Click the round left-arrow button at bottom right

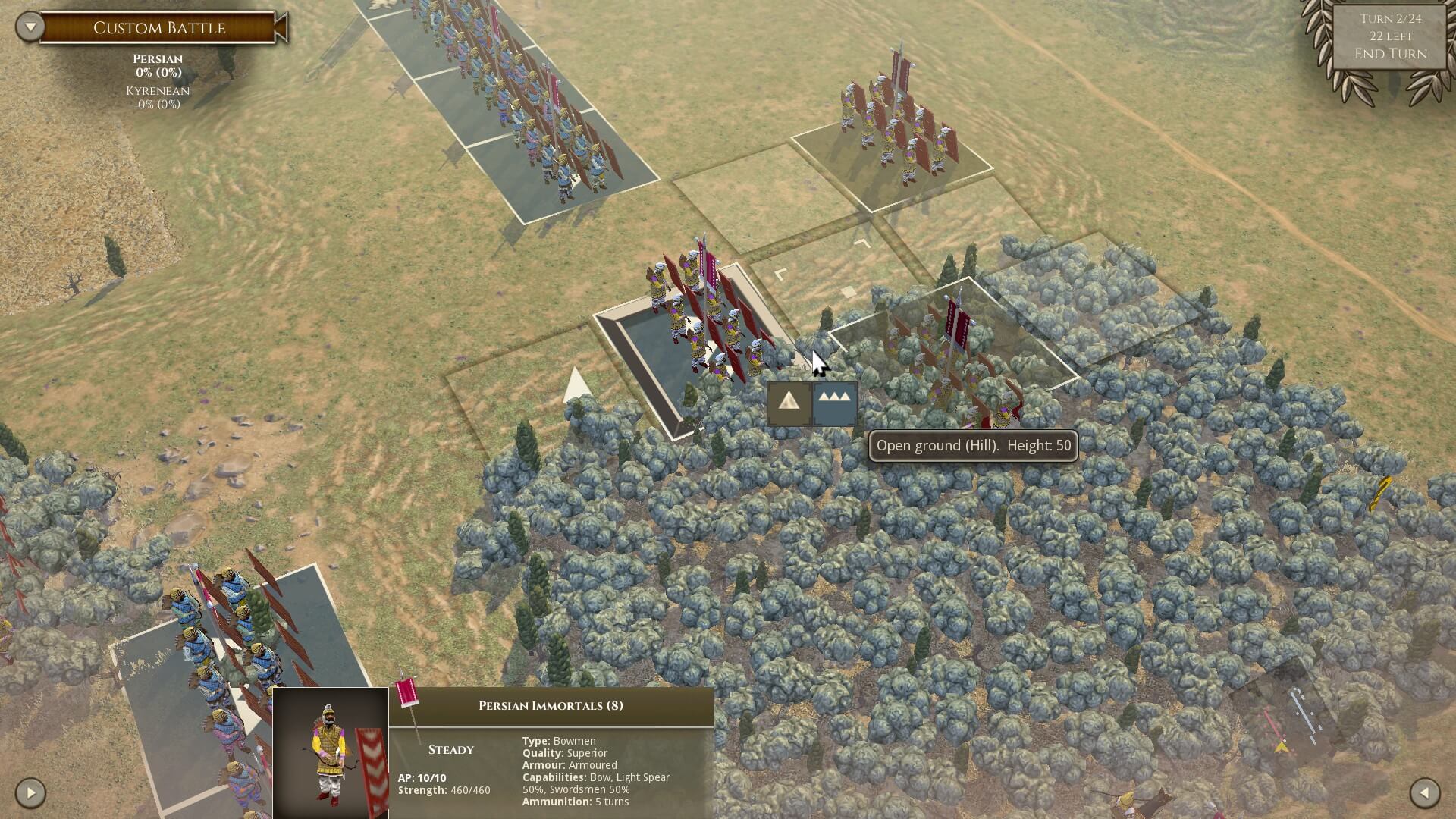[x=1424, y=793]
